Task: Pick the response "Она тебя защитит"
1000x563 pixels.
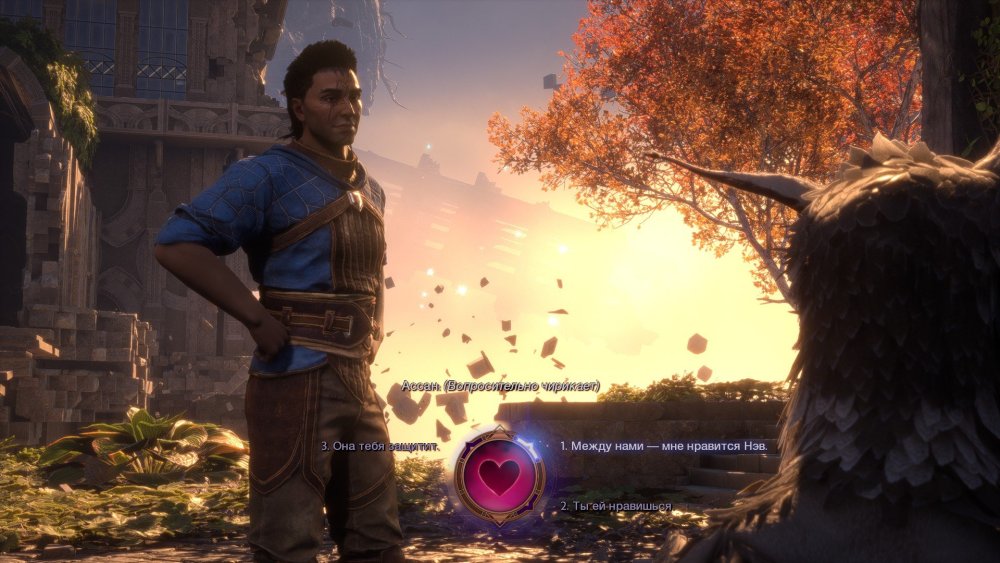Action: (x=380, y=446)
